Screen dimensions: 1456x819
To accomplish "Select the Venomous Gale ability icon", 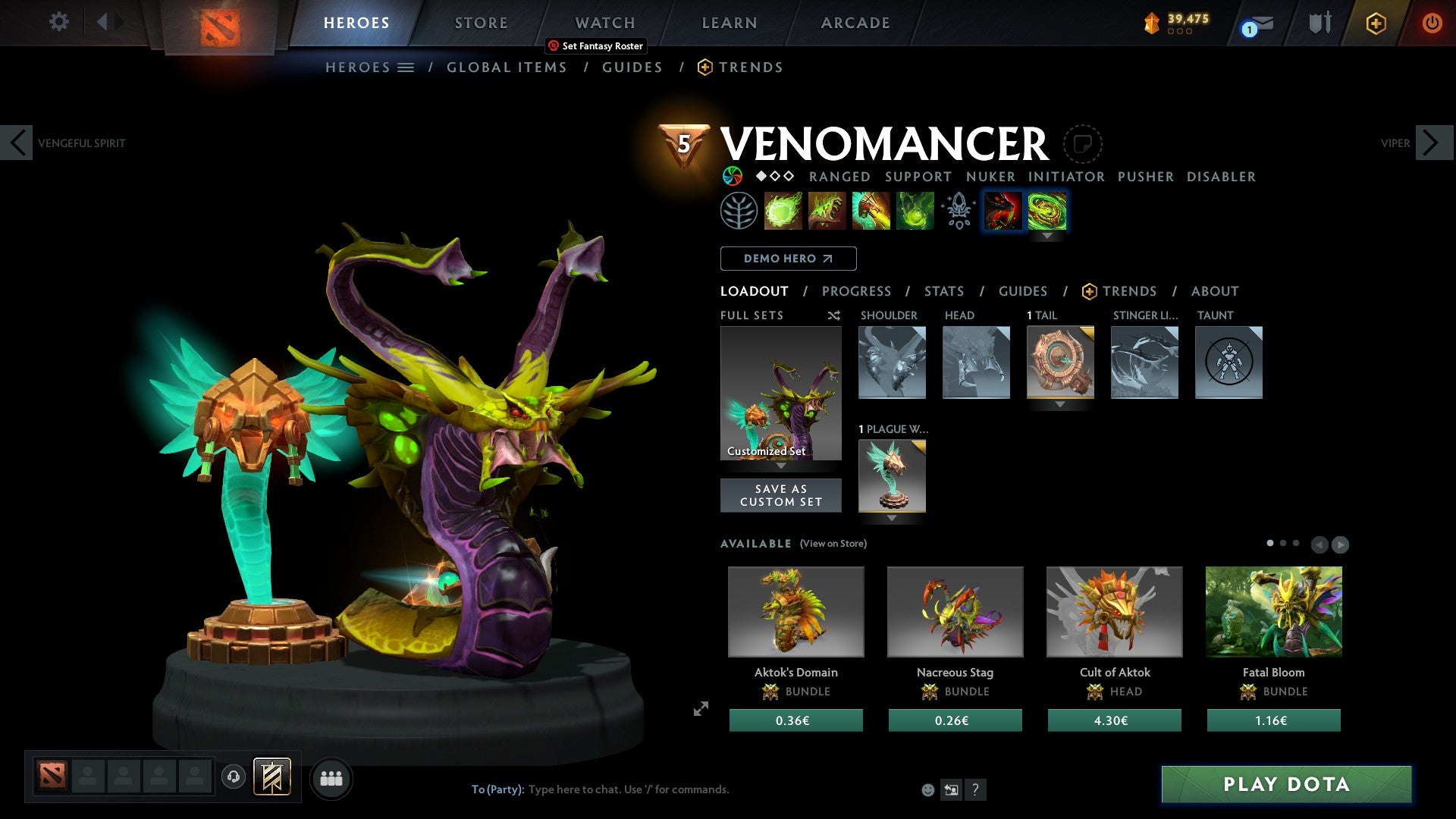I will click(784, 211).
